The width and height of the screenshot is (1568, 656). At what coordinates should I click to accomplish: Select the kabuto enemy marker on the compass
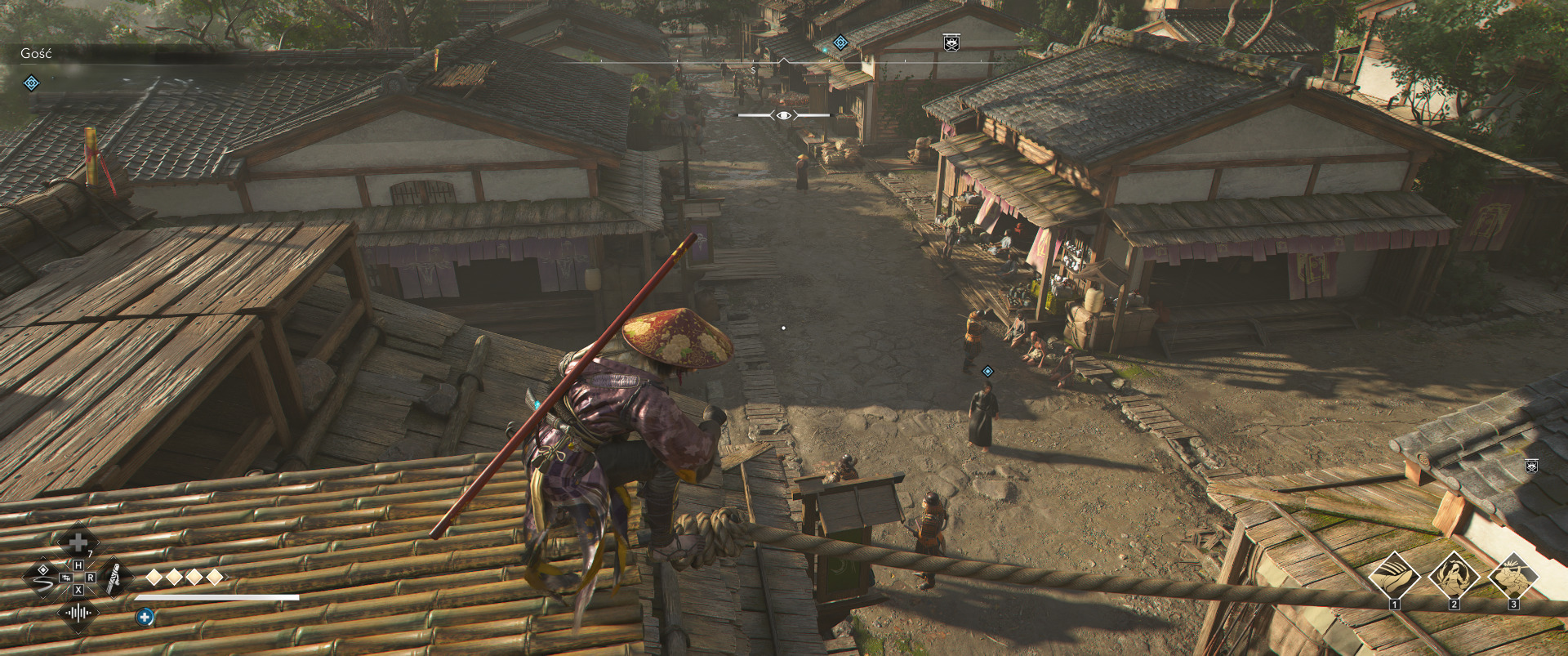click(951, 42)
